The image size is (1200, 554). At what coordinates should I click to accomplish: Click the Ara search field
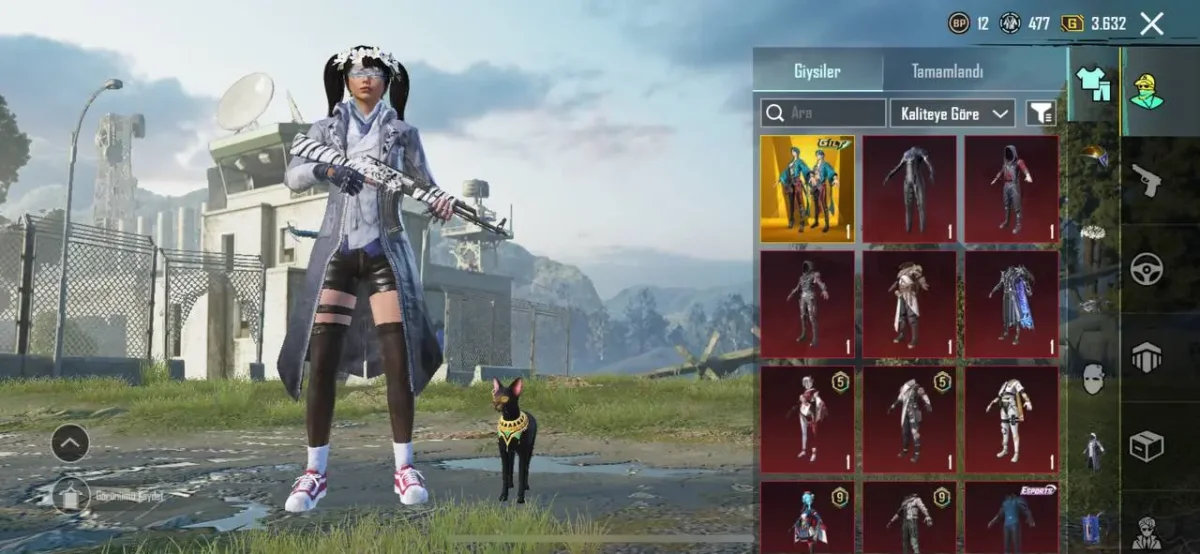tap(823, 113)
